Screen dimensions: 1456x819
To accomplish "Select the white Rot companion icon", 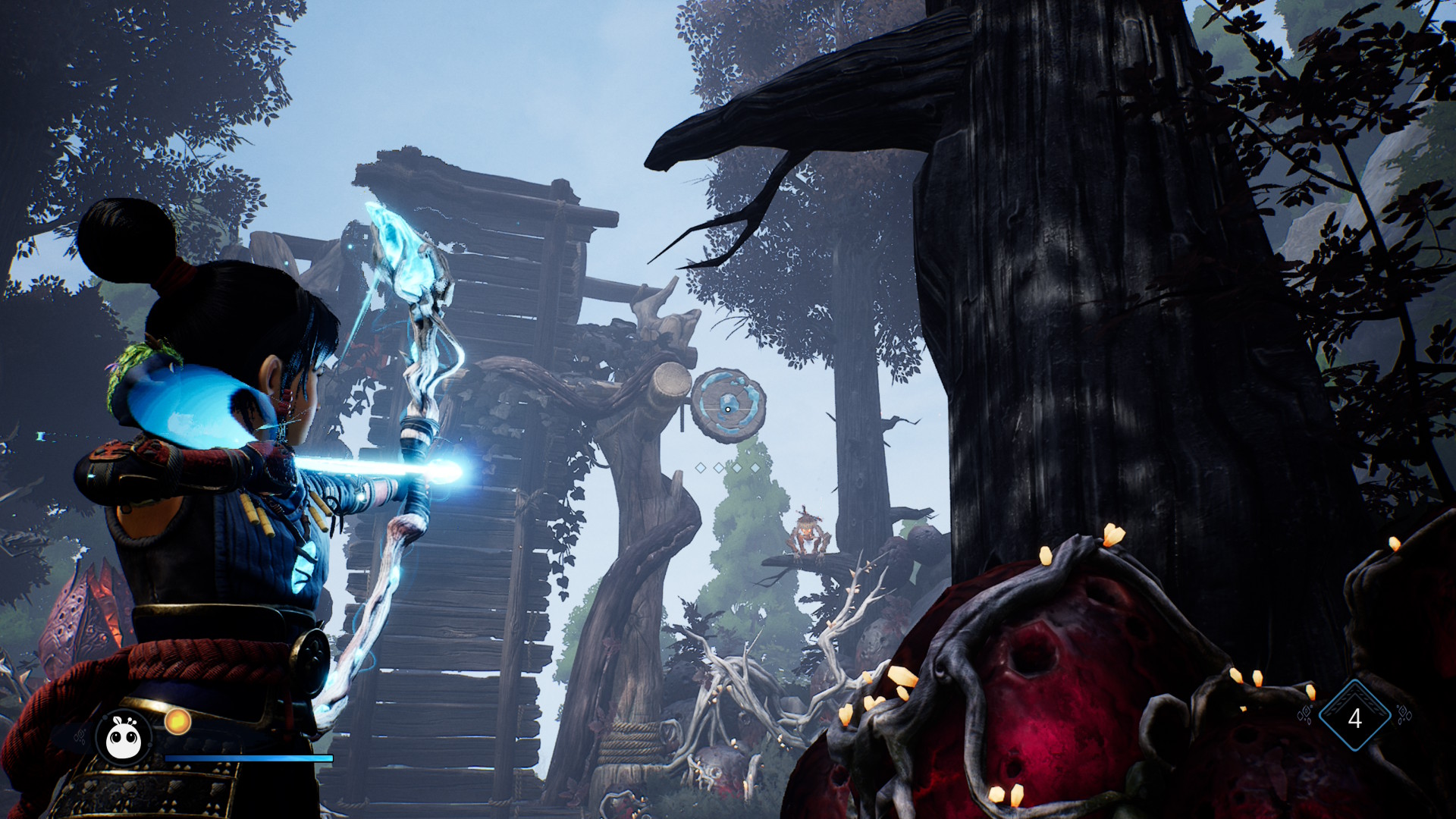I will tap(124, 737).
